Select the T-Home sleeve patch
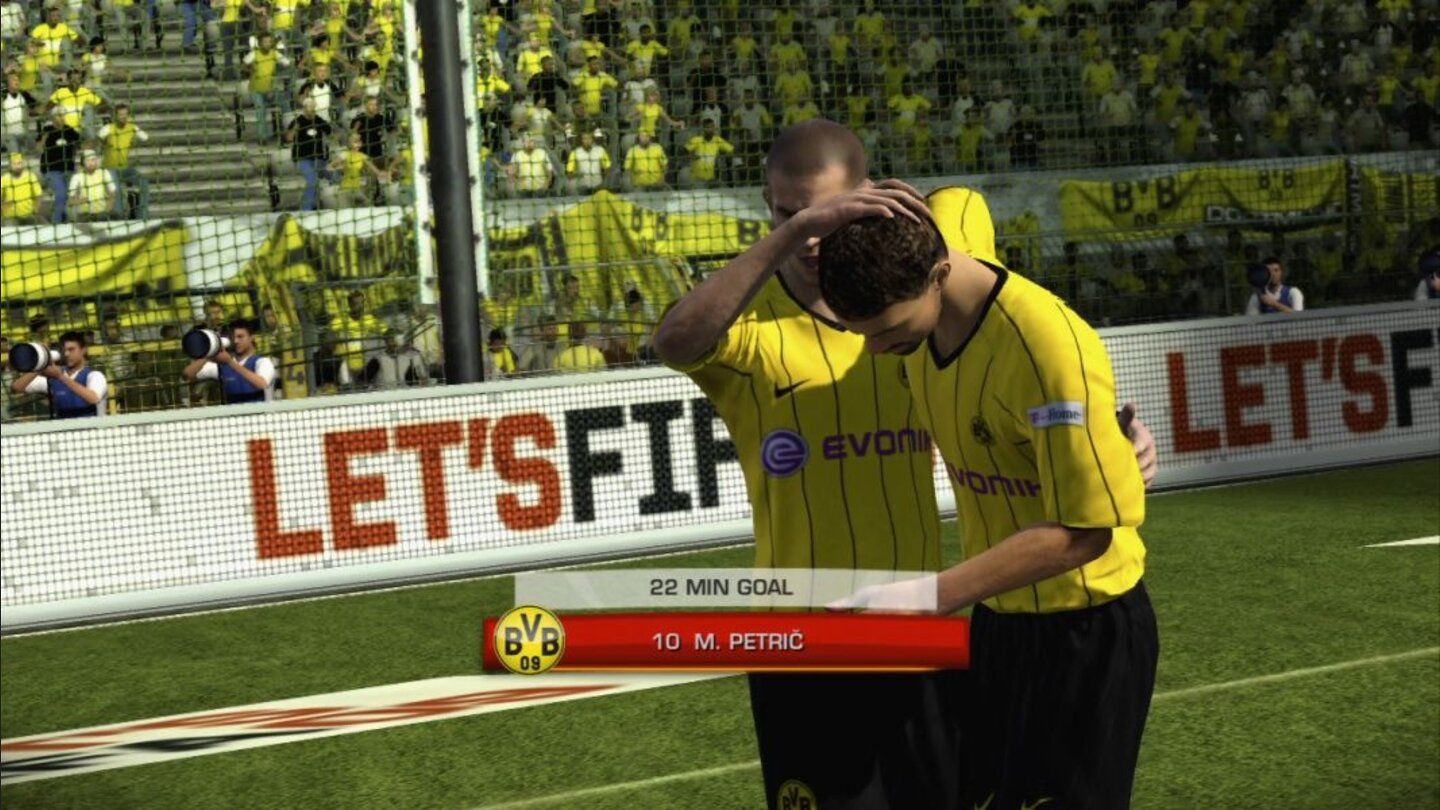Screen dimensions: 1440x810 click(x=1056, y=413)
